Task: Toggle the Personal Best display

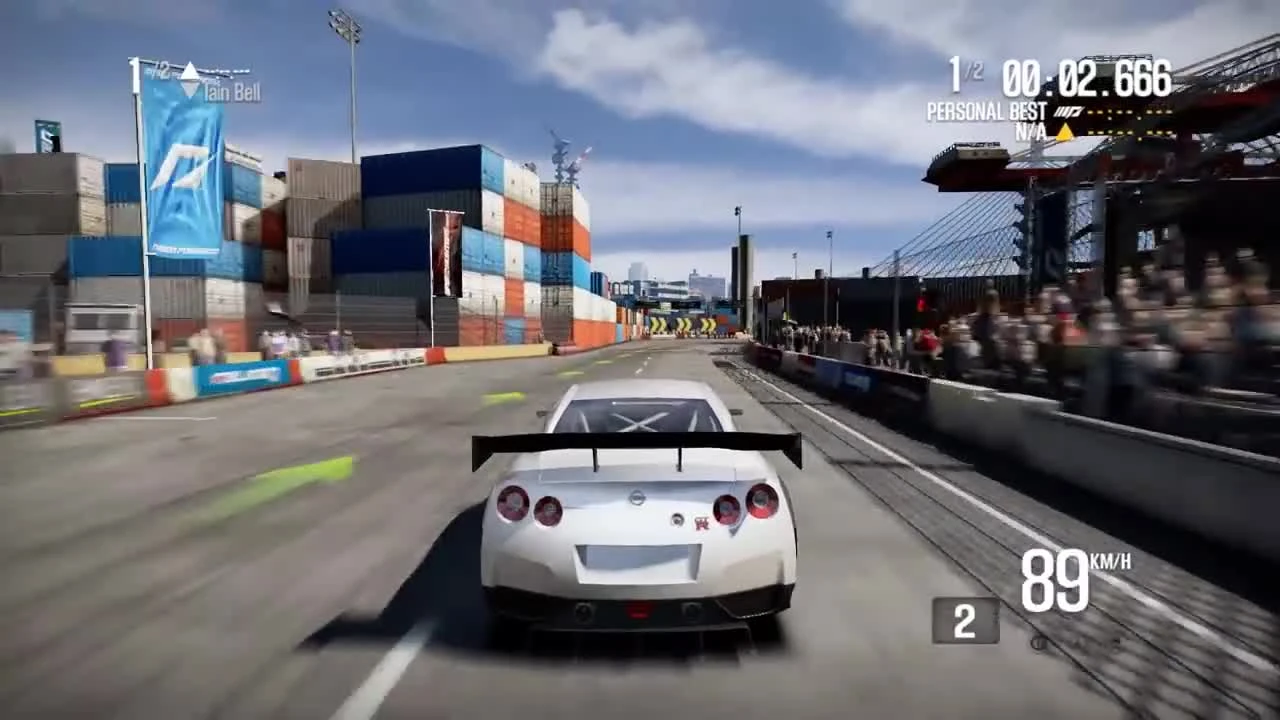Action: [x=985, y=111]
